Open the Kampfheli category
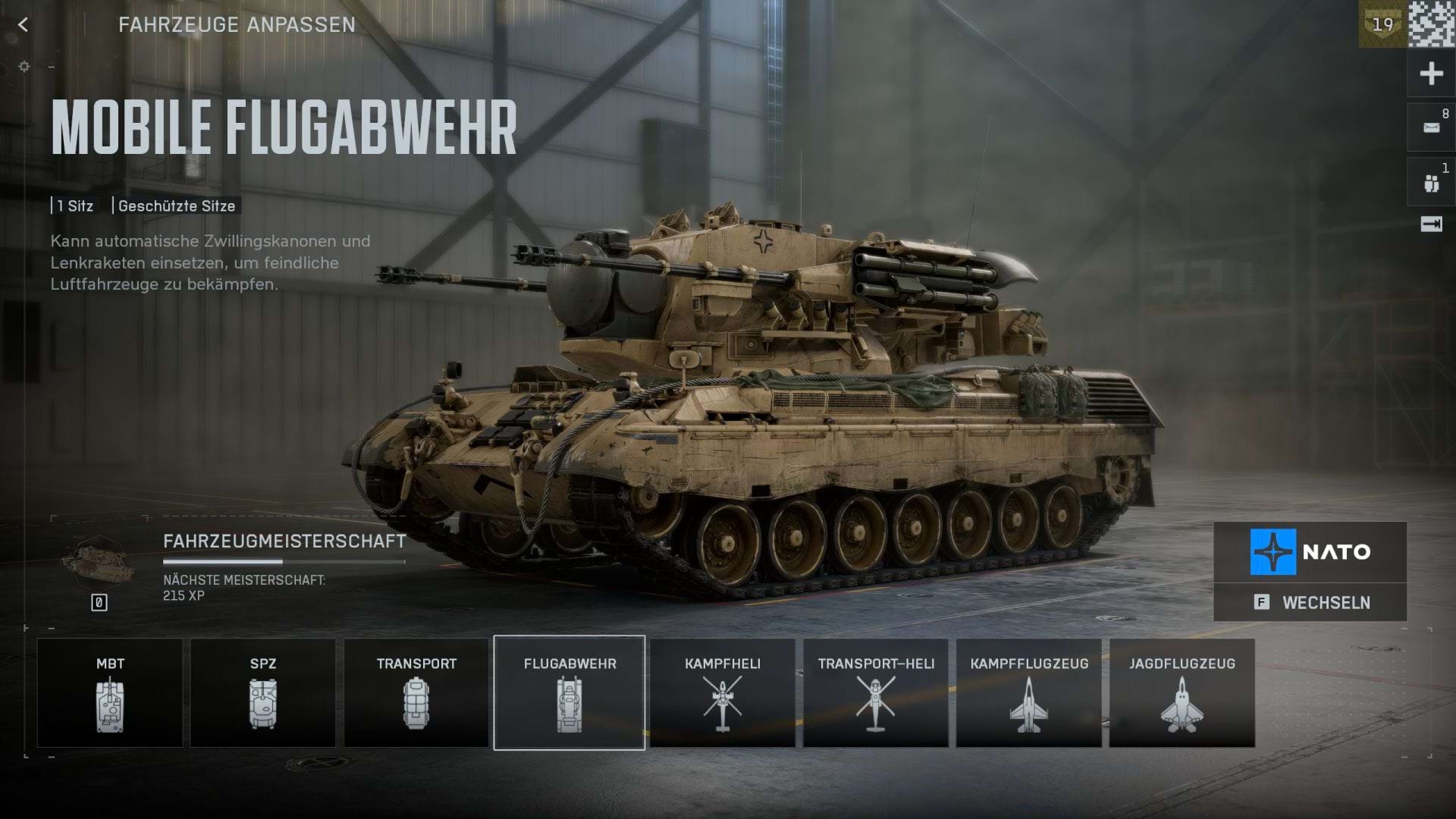The image size is (1456, 819). click(x=723, y=693)
